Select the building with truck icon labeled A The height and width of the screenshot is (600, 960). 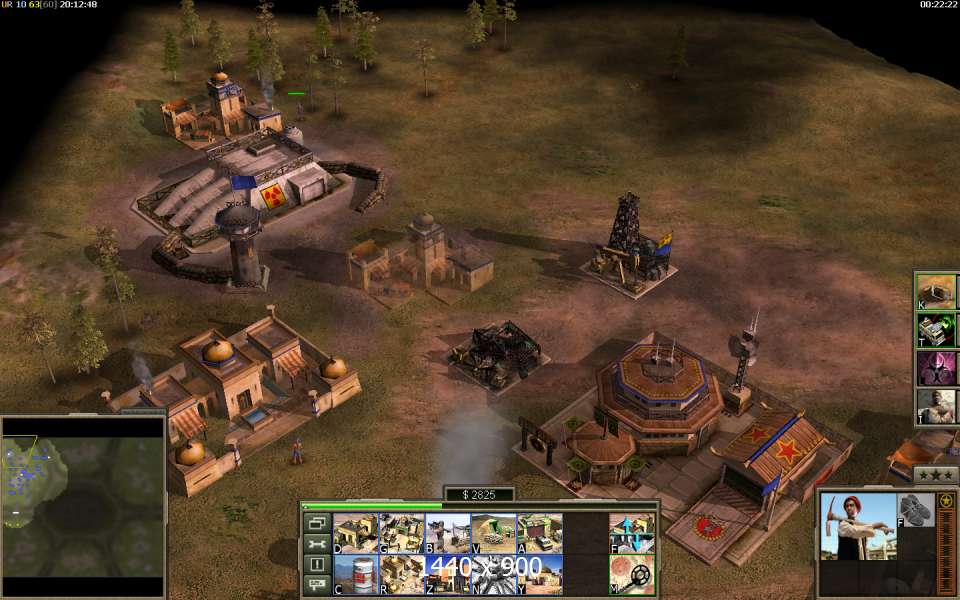[x=539, y=534]
